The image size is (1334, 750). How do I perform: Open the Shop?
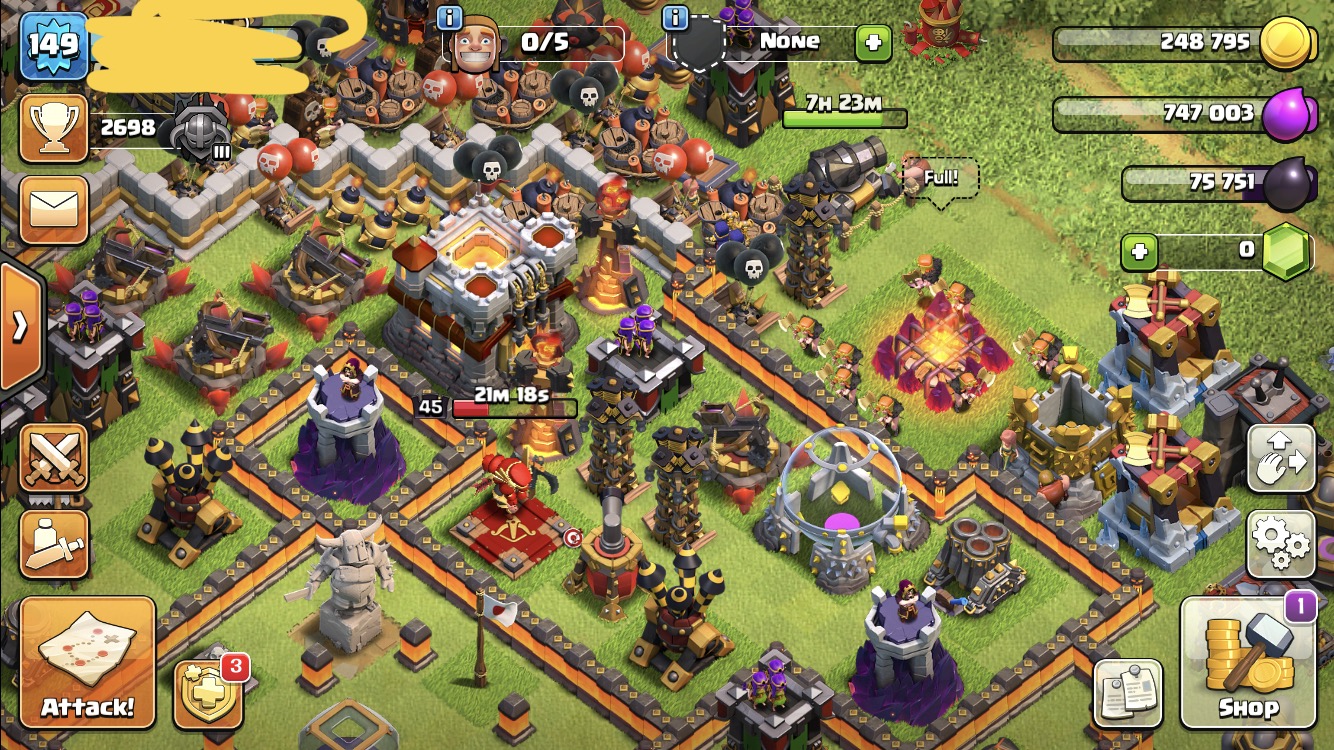[1247, 663]
